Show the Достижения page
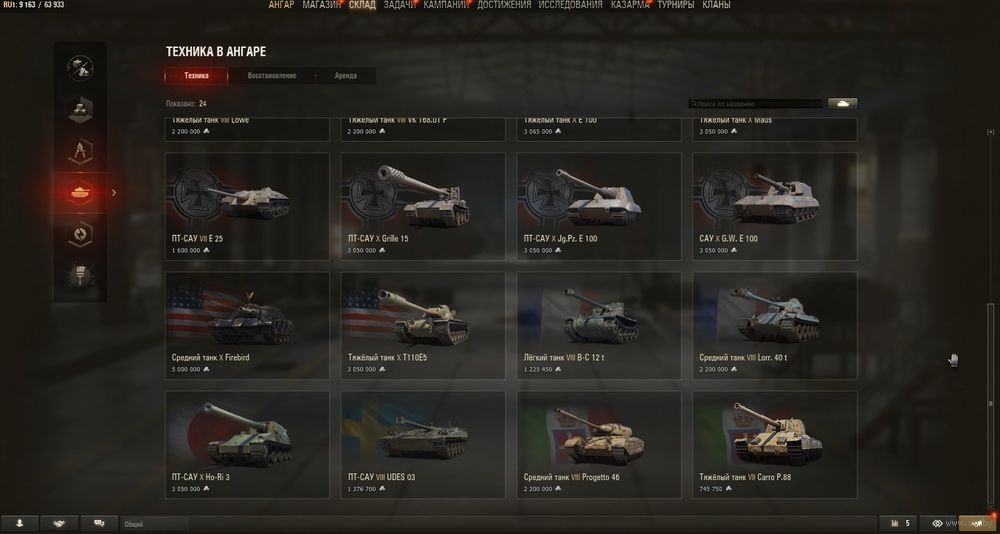The image size is (1000, 534). tap(504, 5)
